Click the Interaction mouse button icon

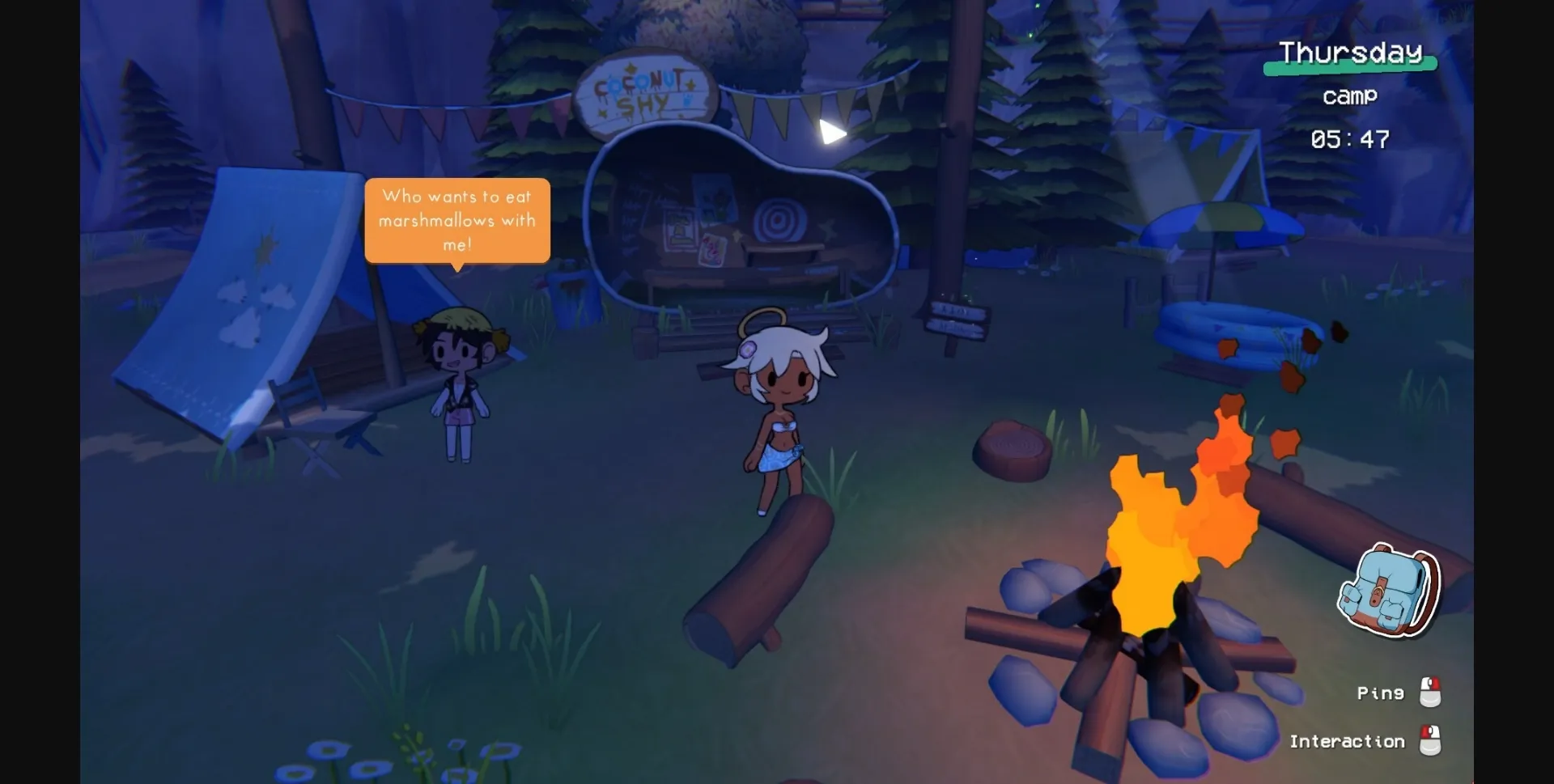tap(1429, 741)
